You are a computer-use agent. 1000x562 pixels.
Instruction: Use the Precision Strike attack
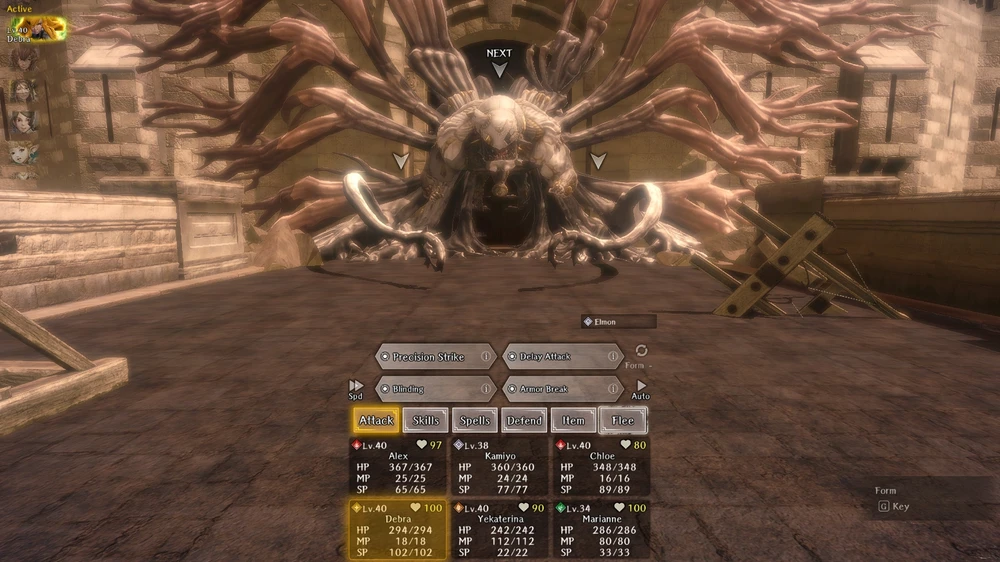[428, 357]
